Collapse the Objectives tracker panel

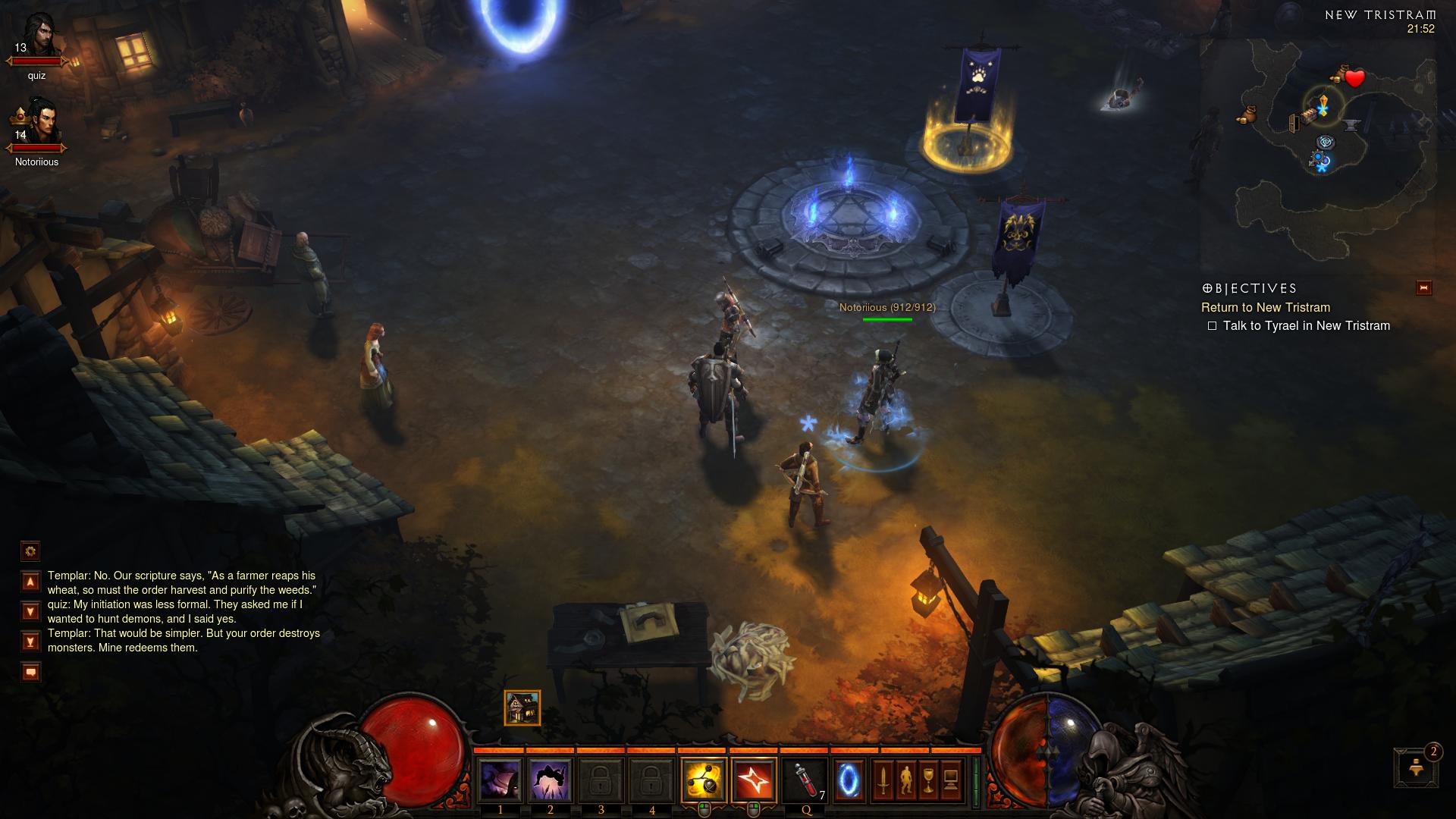tap(1423, 288)
